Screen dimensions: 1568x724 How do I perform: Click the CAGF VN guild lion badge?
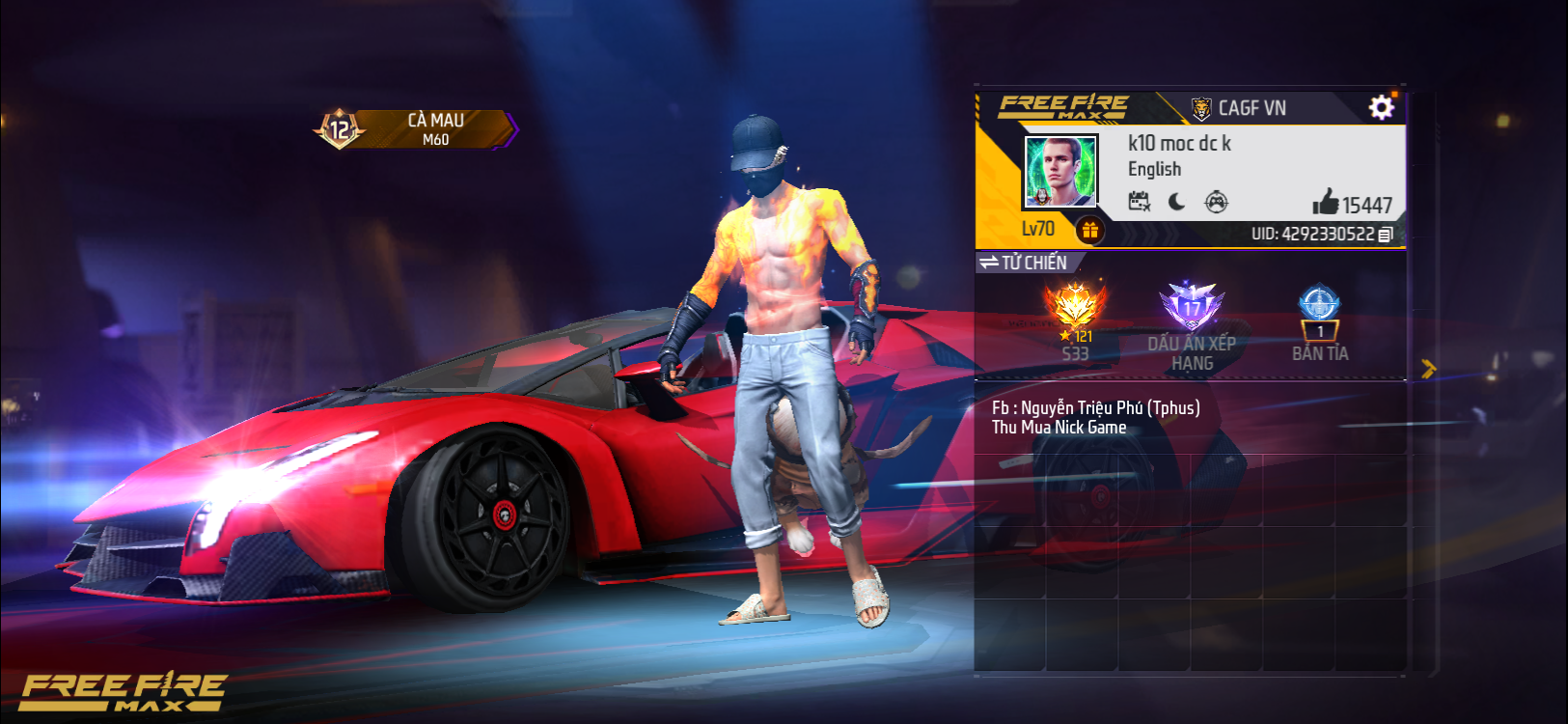1200,107
